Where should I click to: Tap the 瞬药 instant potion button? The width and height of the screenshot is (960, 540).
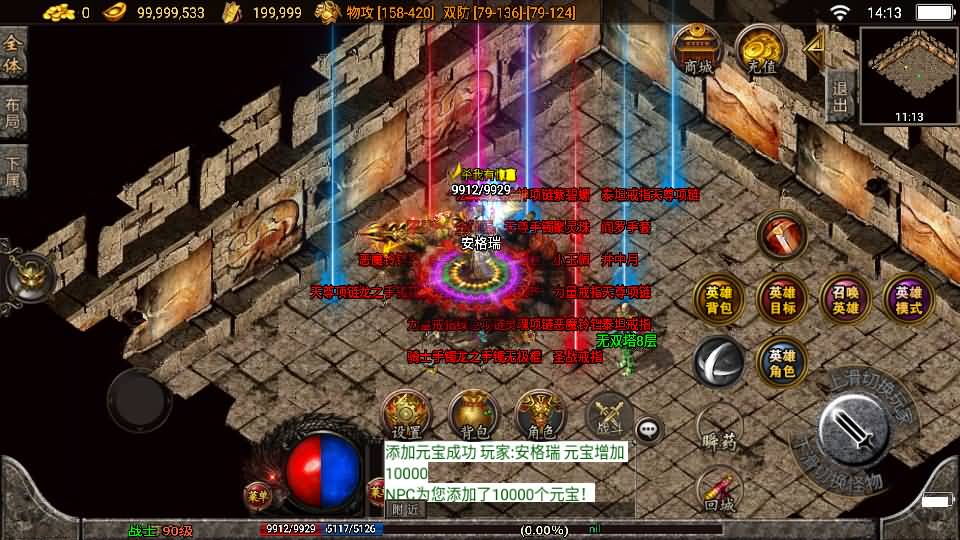[719, 432]
